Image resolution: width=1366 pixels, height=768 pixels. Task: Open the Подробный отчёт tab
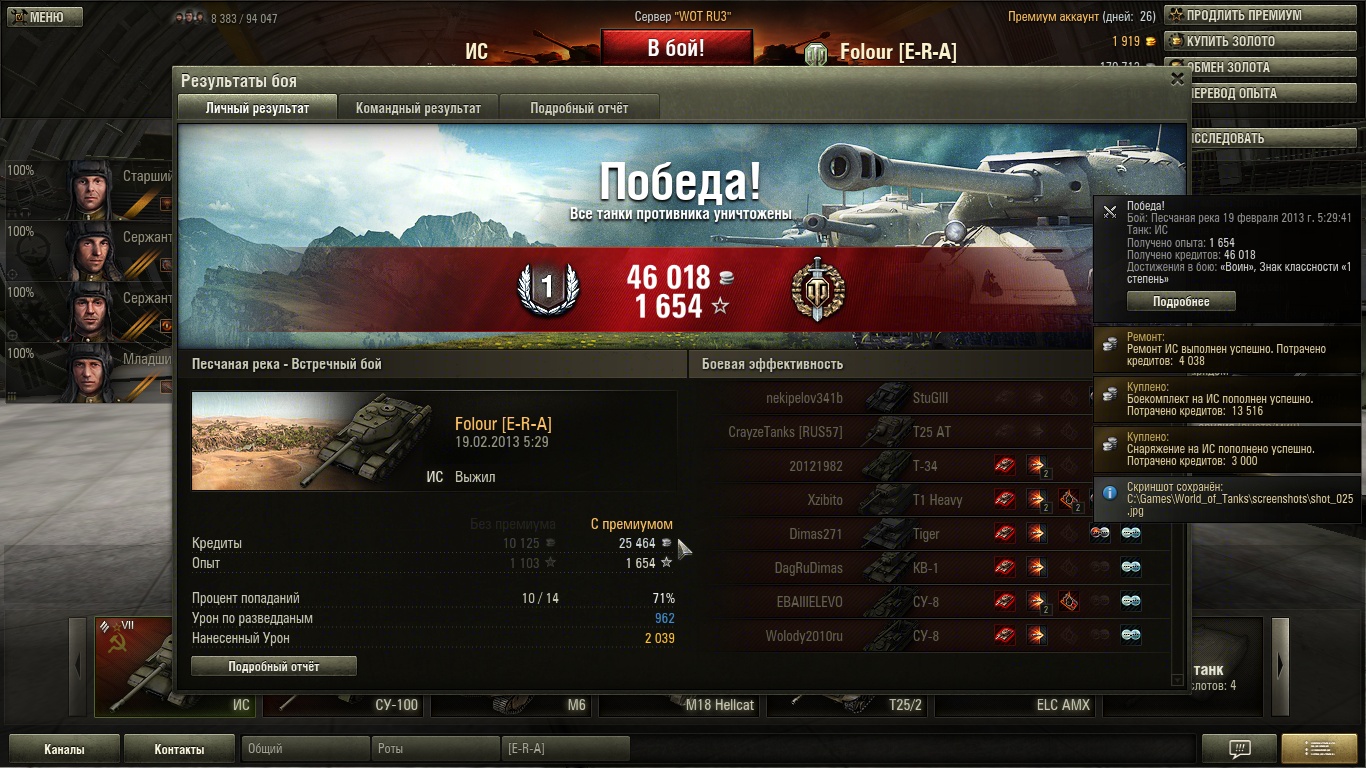click(579, 108)
